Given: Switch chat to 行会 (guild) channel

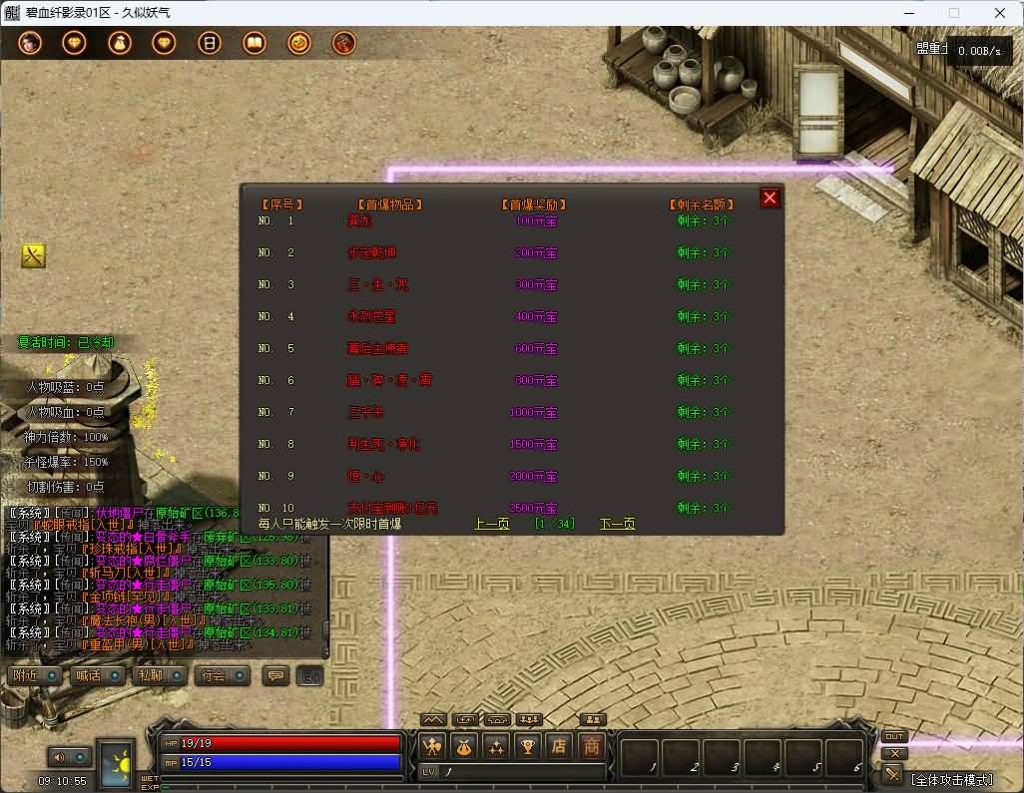Looking at the screenshot, I should click(x=218, y=675).
